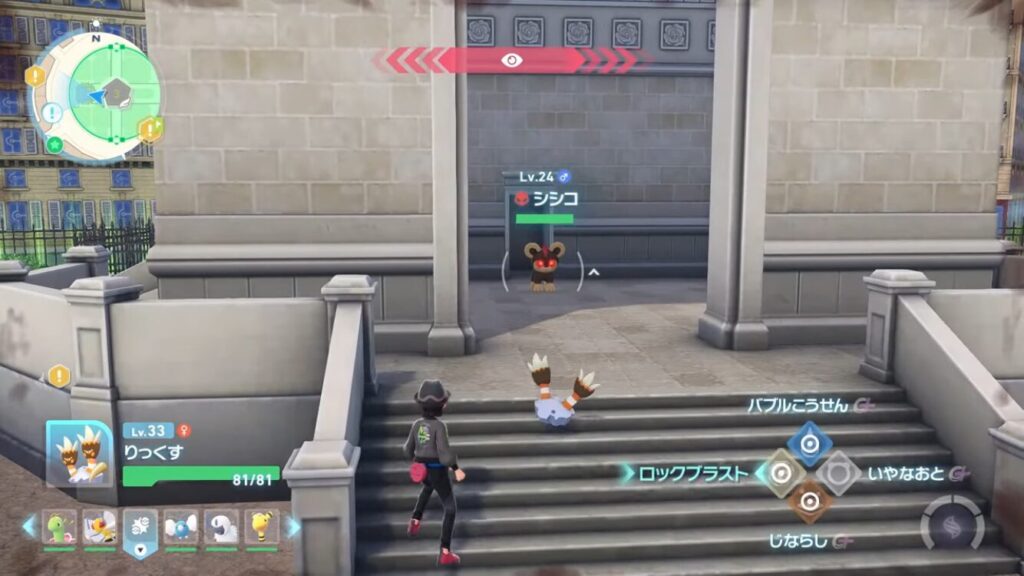
Task: Select the white-winged bird party slot
Action: 99,526
